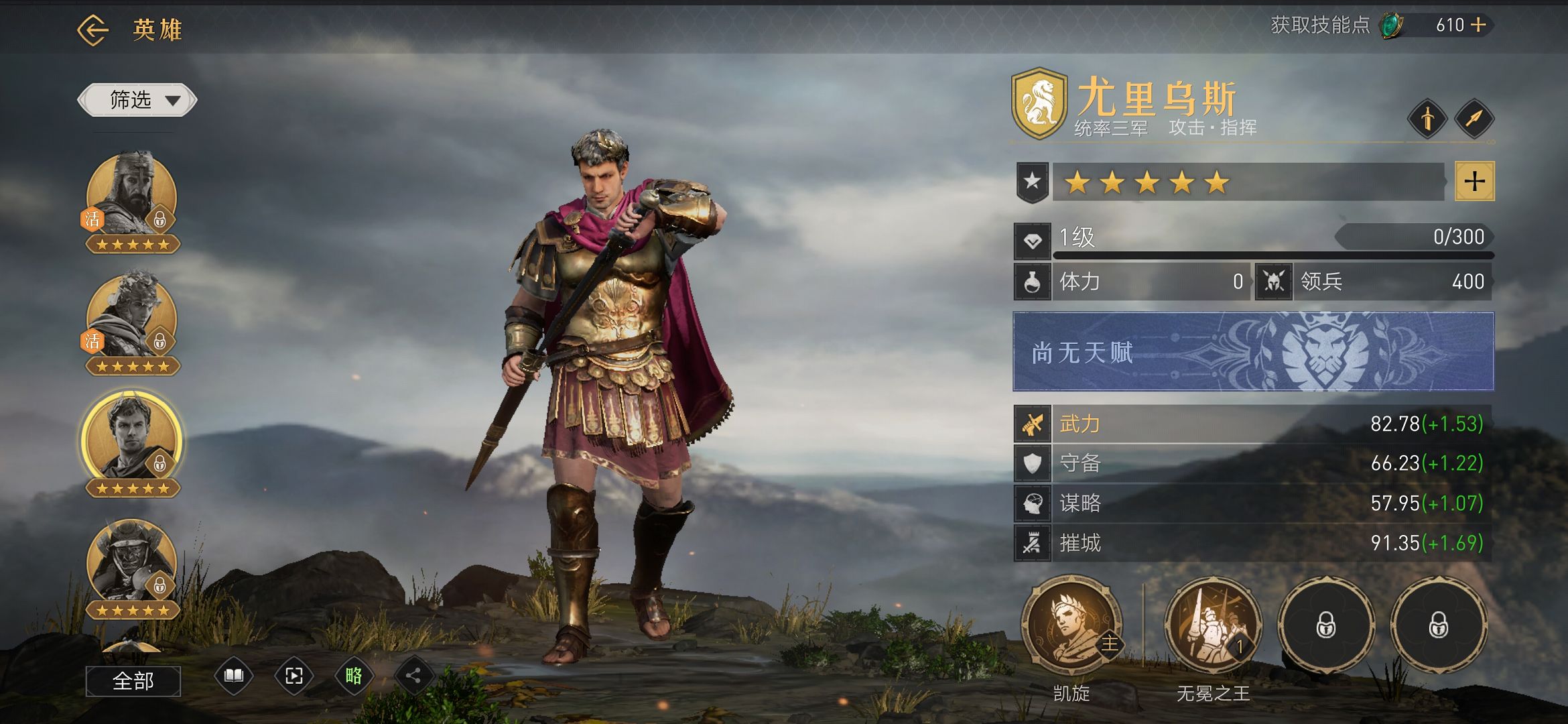The width and height of the screenshot is (1568, 724).
Task: Inspect the 无冕之王 skill icon
Action: pos(1213,625)
